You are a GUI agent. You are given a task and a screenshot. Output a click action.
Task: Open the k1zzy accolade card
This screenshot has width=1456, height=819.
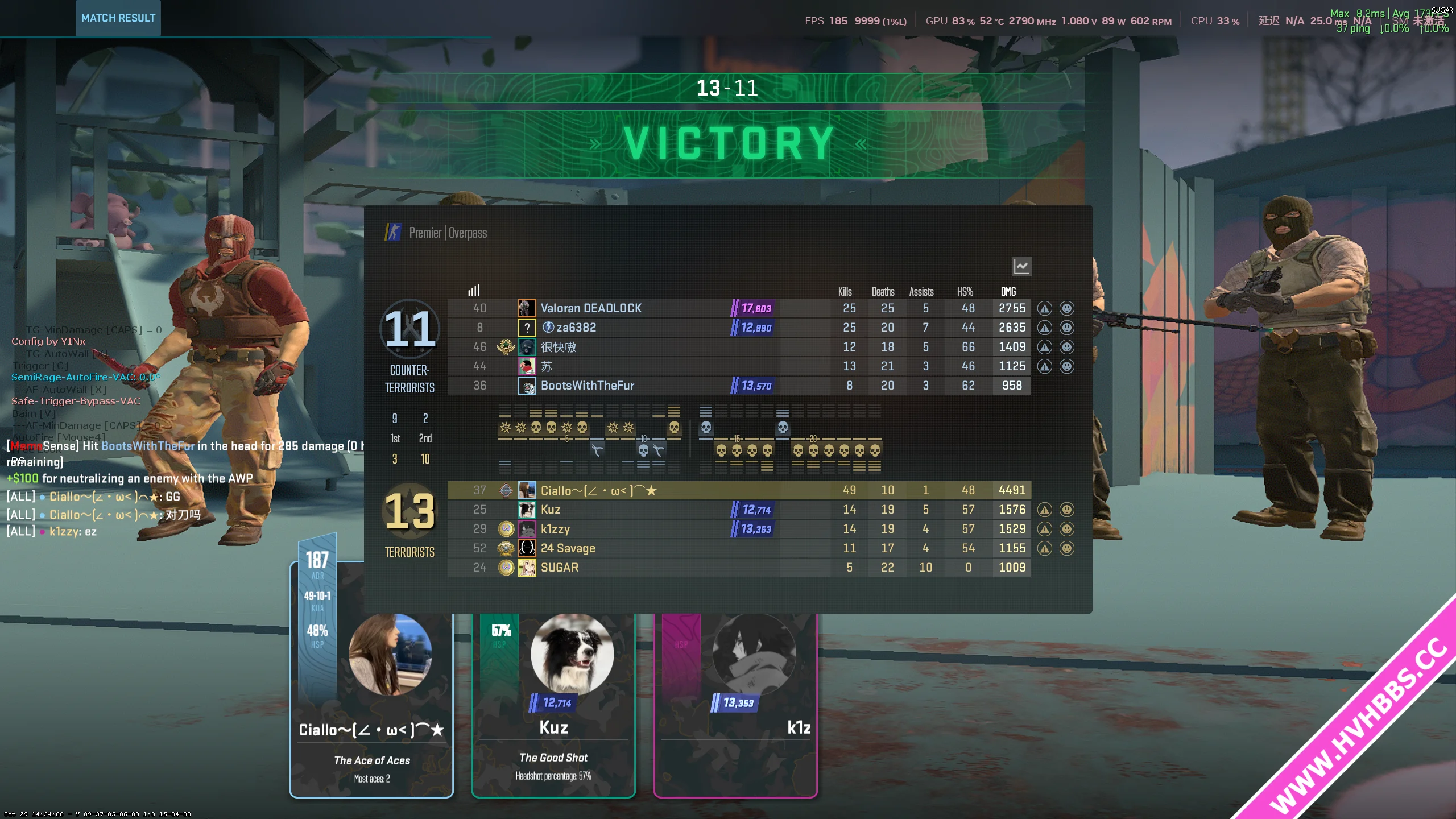pos(735,705)
